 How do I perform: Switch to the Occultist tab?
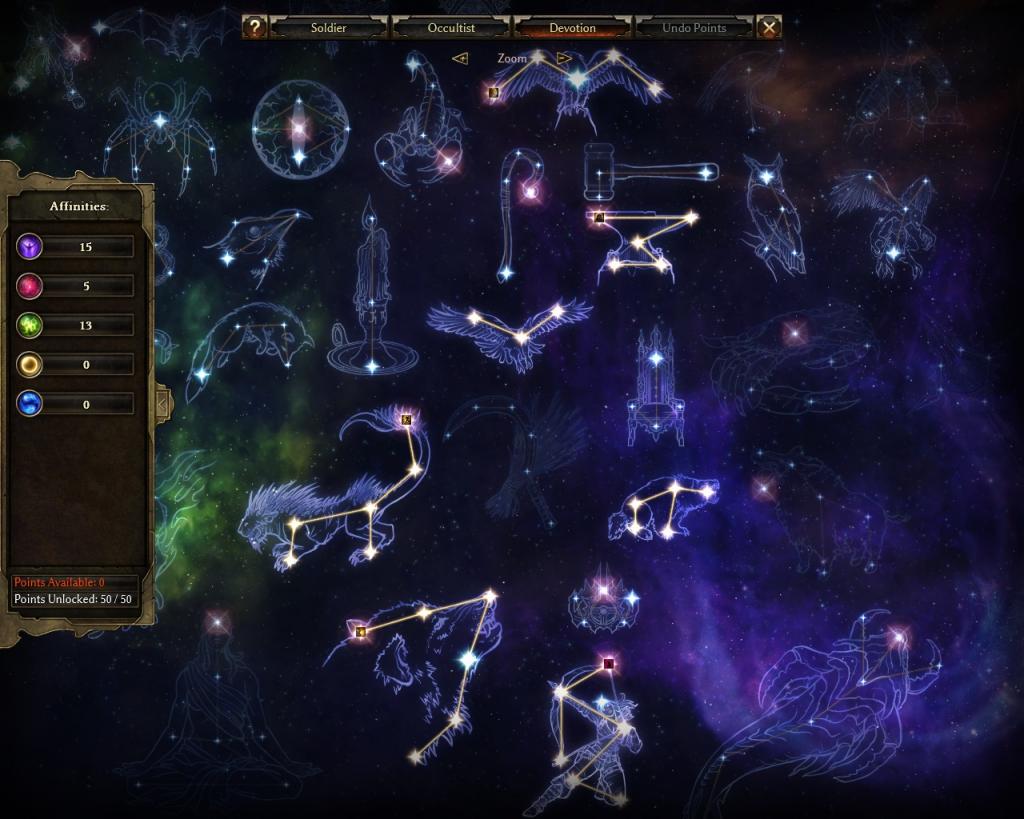click(x=451, y=27)
